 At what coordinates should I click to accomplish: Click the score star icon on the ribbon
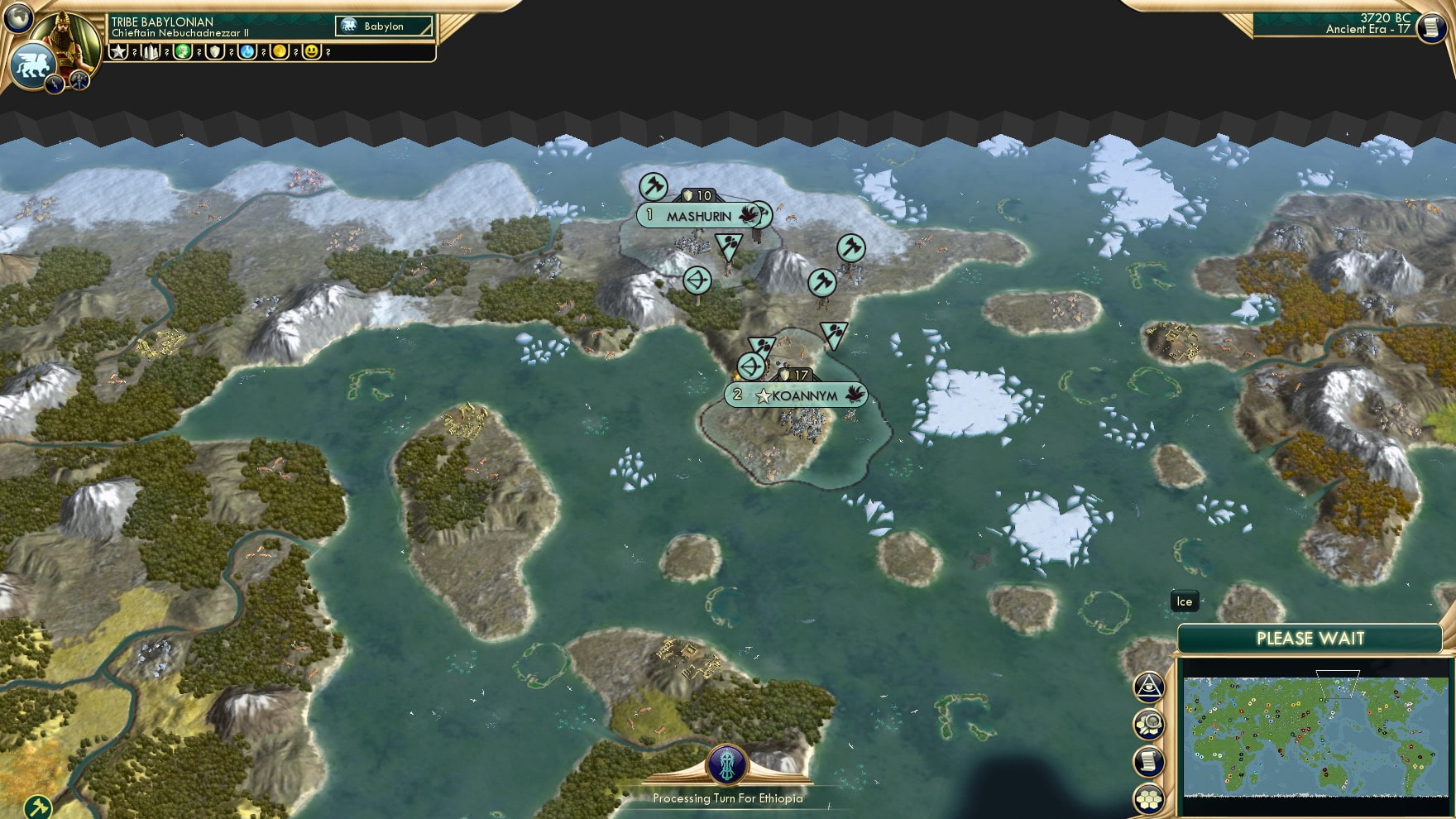tap(120, 55)
